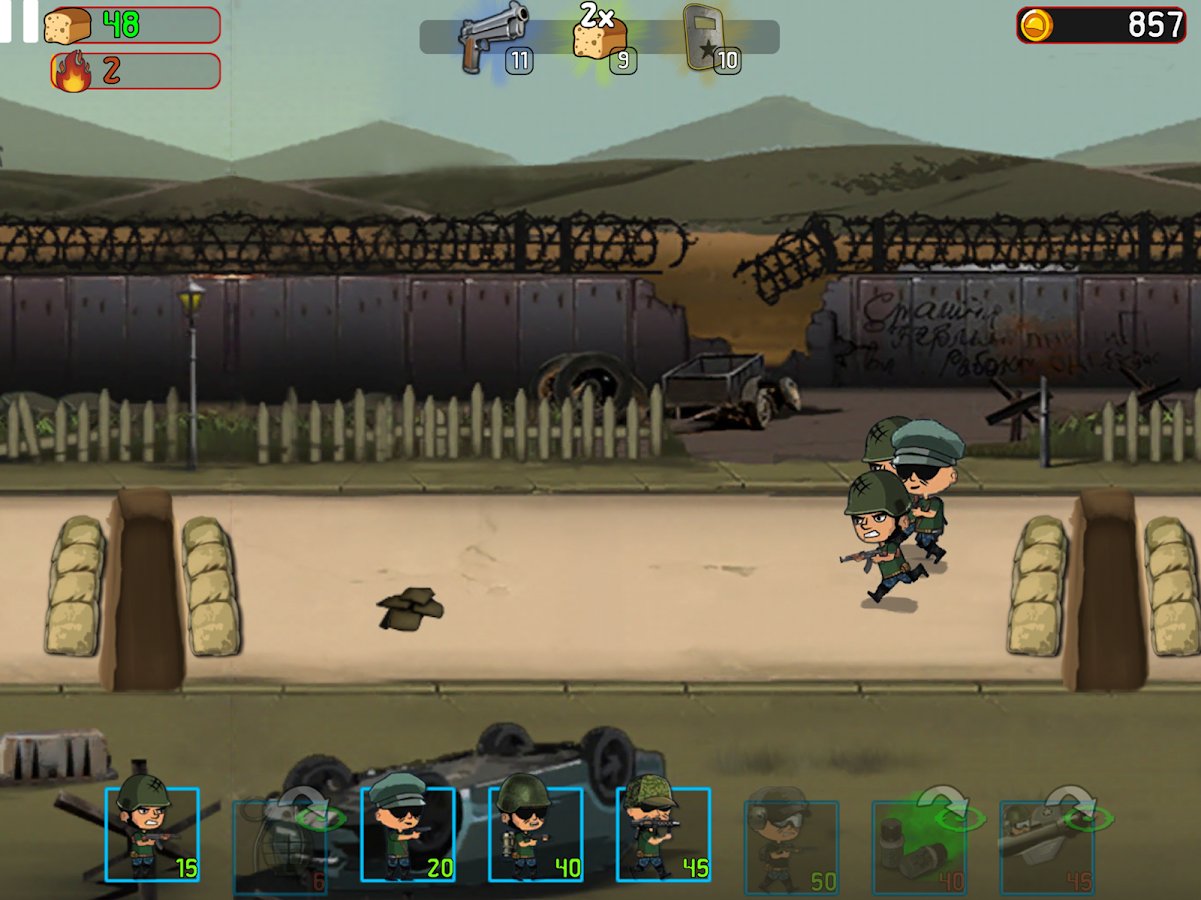This screenshot has height=900, width=1201.
Task: Select the bazooka unit costing 45
Action: [x=1046, y=846]
